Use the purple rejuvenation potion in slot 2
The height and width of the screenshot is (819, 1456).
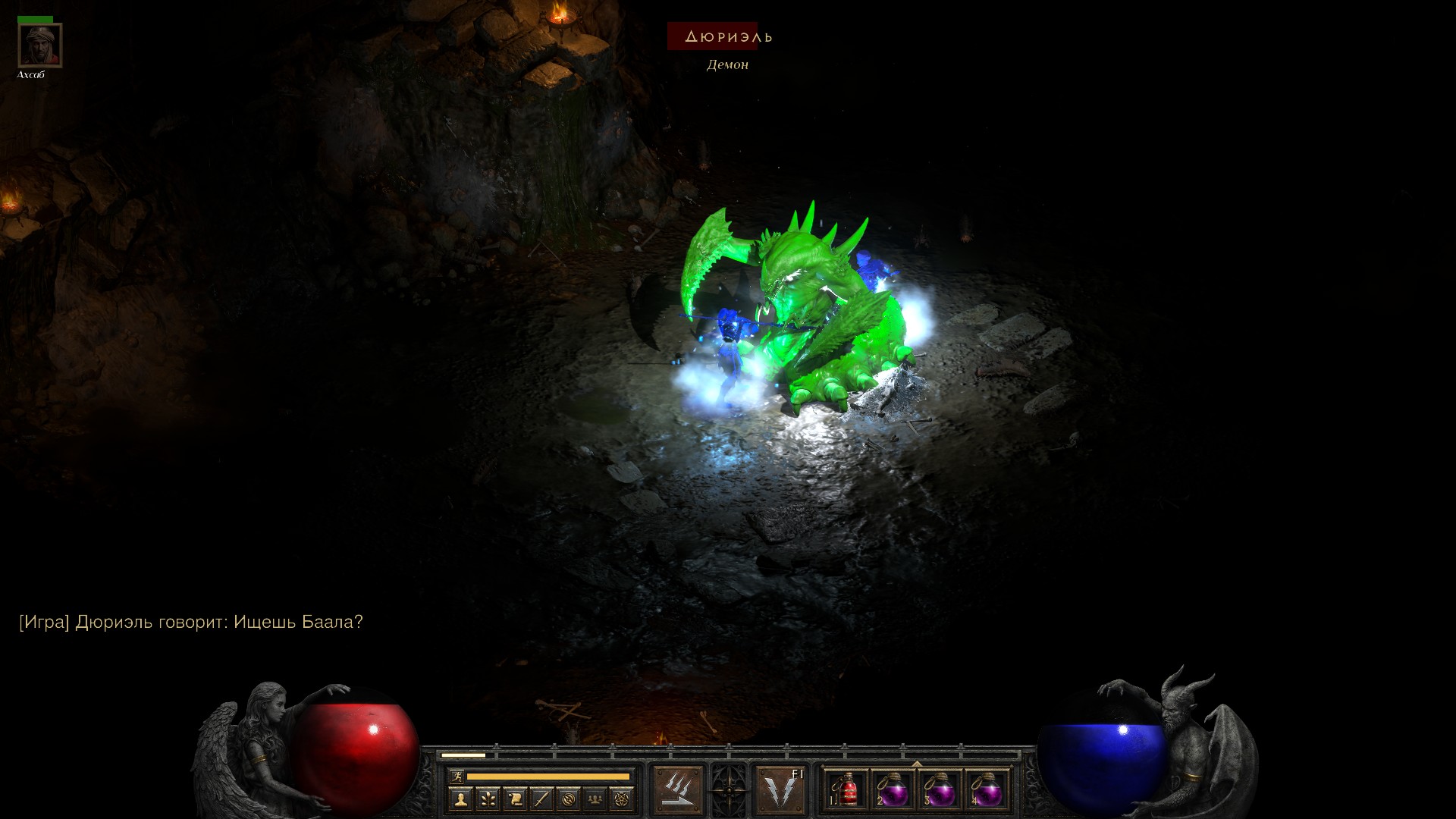(893, 791)
